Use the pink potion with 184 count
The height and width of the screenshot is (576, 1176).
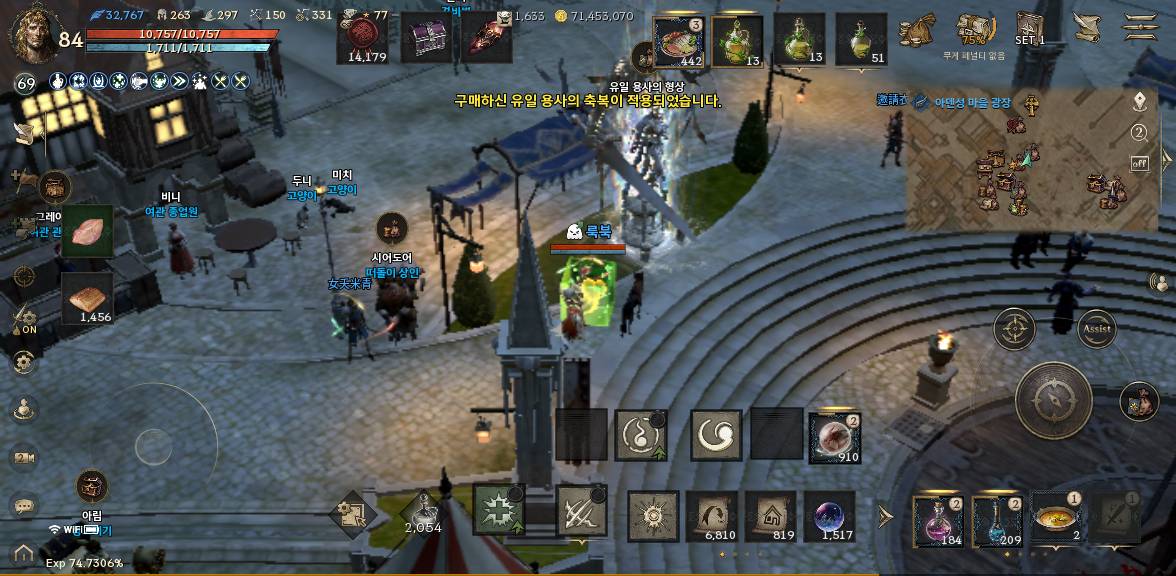(x=938, y=520)
